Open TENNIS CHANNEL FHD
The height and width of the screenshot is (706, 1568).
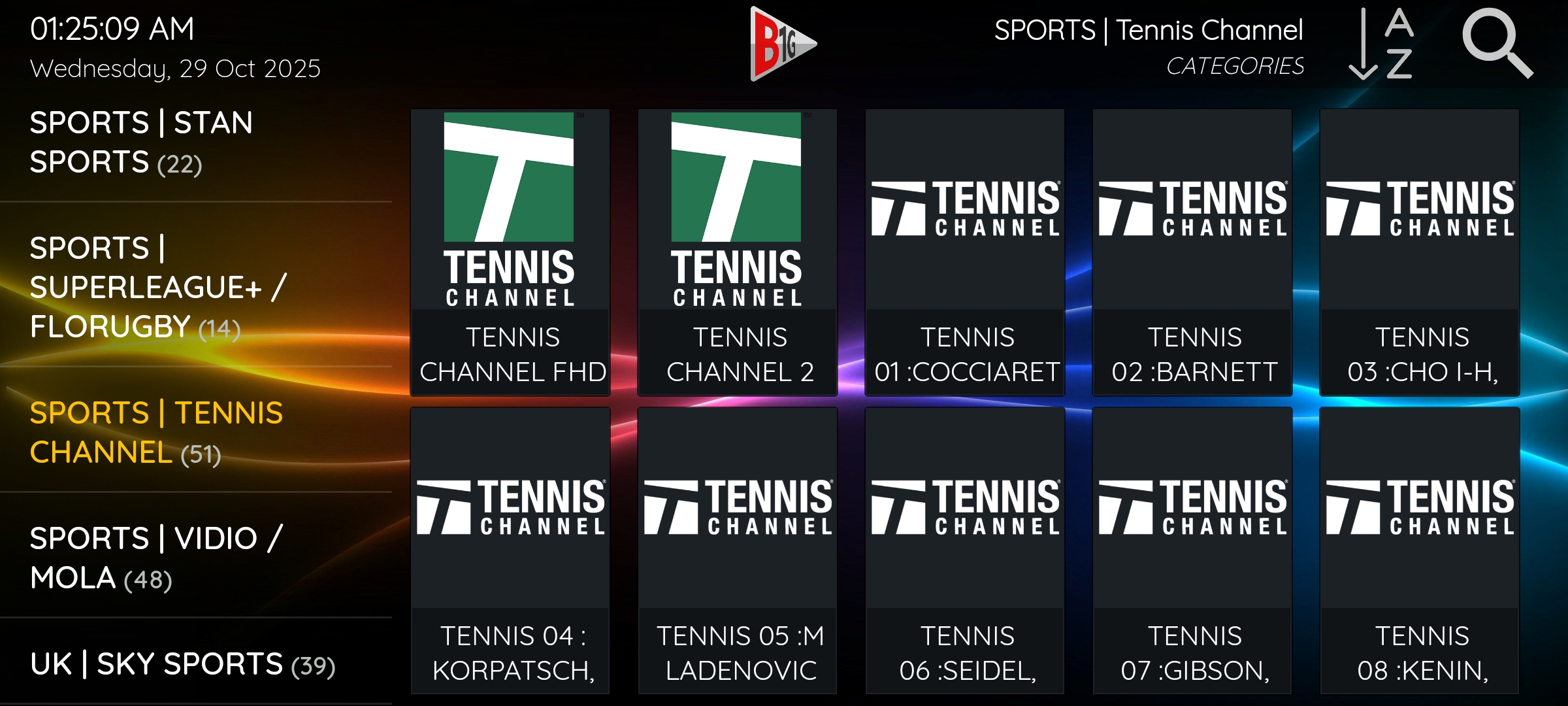(510, 252)
